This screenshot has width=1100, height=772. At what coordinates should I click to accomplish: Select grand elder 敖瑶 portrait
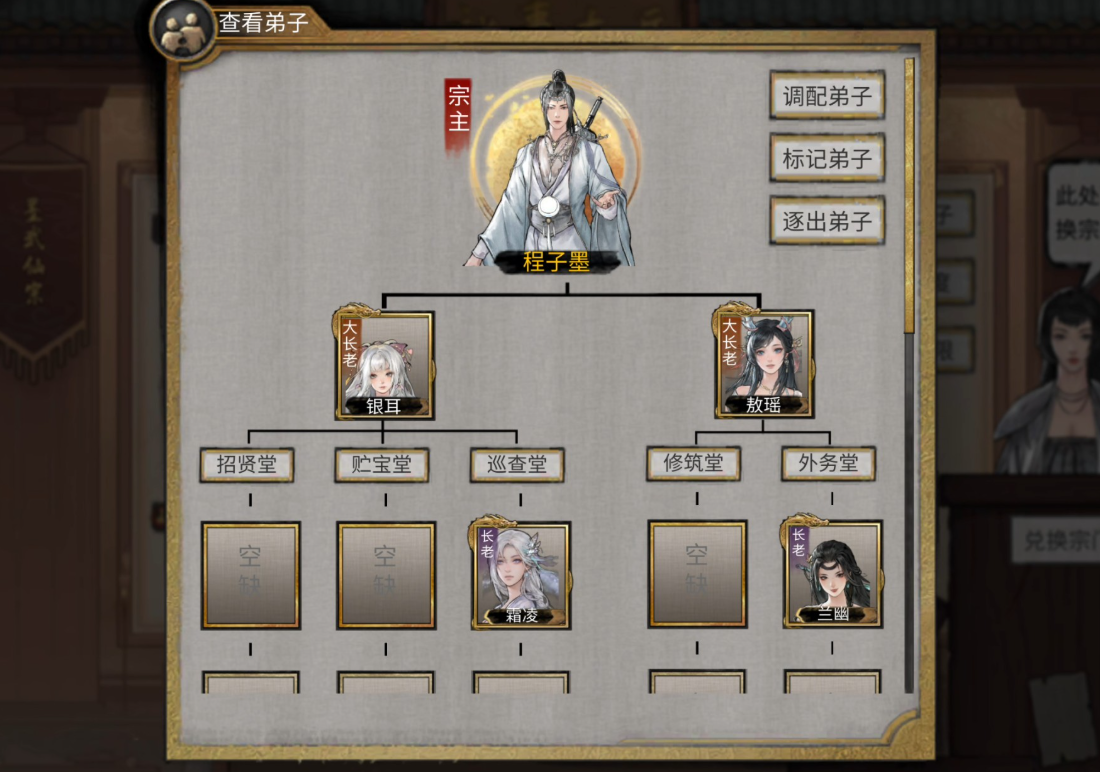tap(764, 364)
